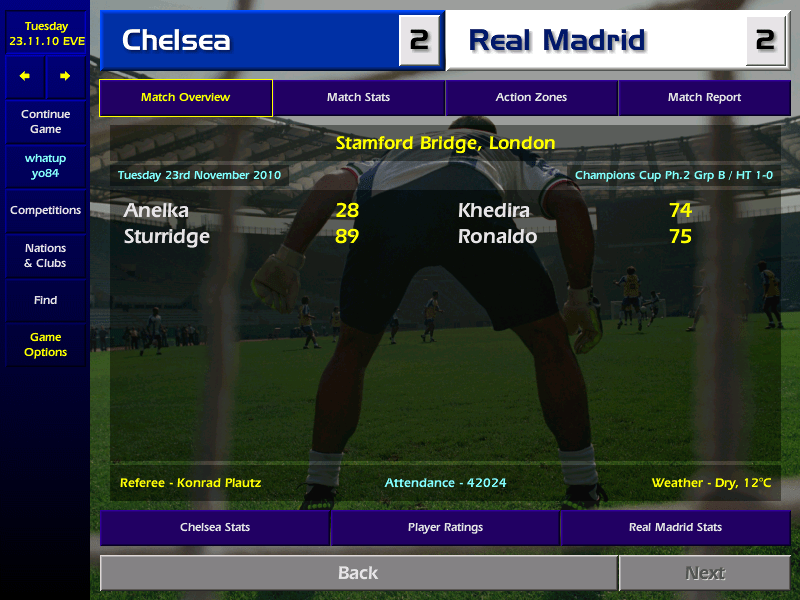The height and width of the screenshot is (600, 800).
Task: Click the right yellow arrow
Action: [x=65, y=76]
